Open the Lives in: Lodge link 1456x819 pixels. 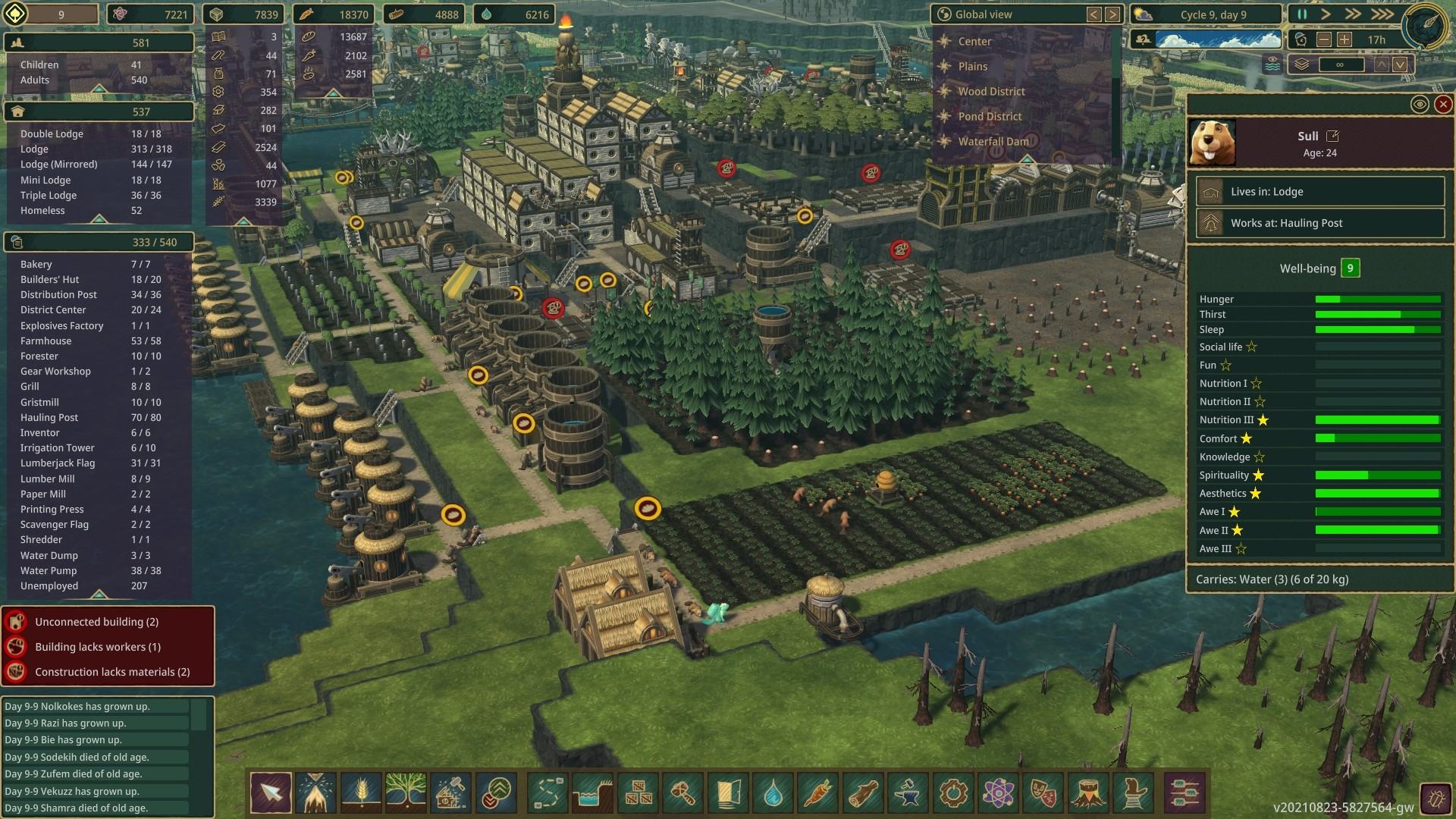(x=1319, y=192)
